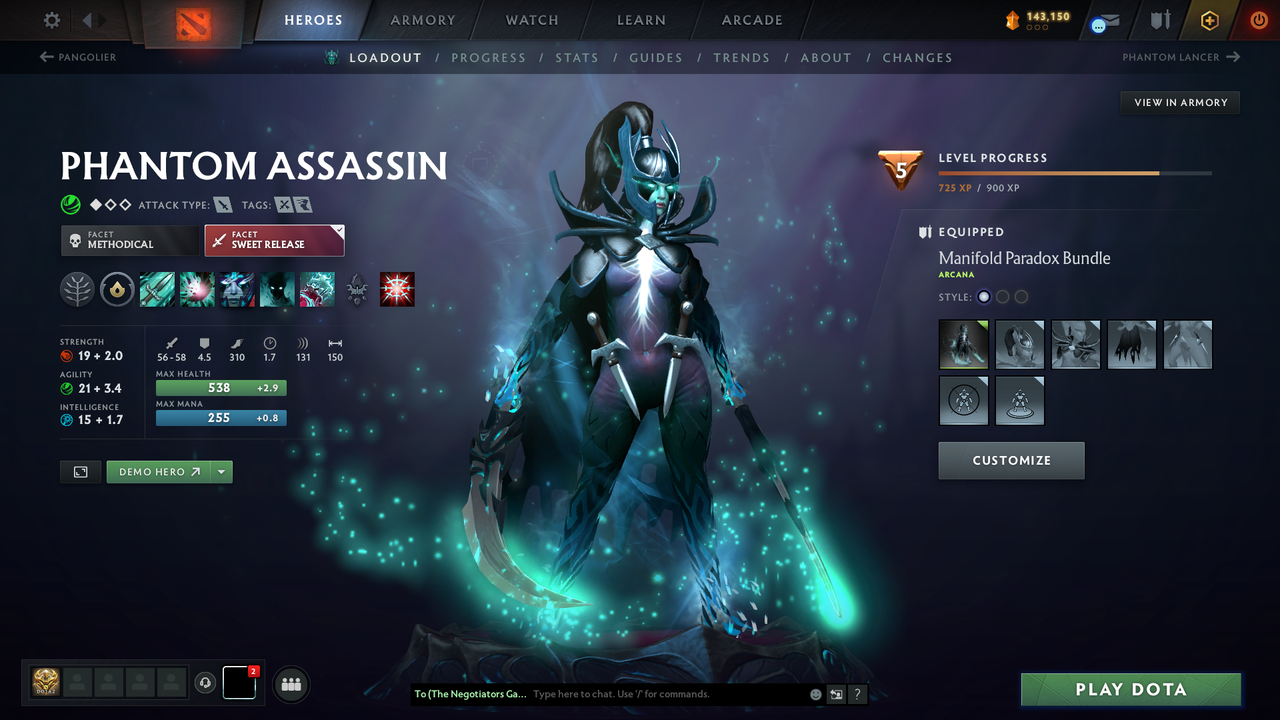Select the second style radio button
1280x720 pixels.
pyautogui.click(x=1002, y=296)
